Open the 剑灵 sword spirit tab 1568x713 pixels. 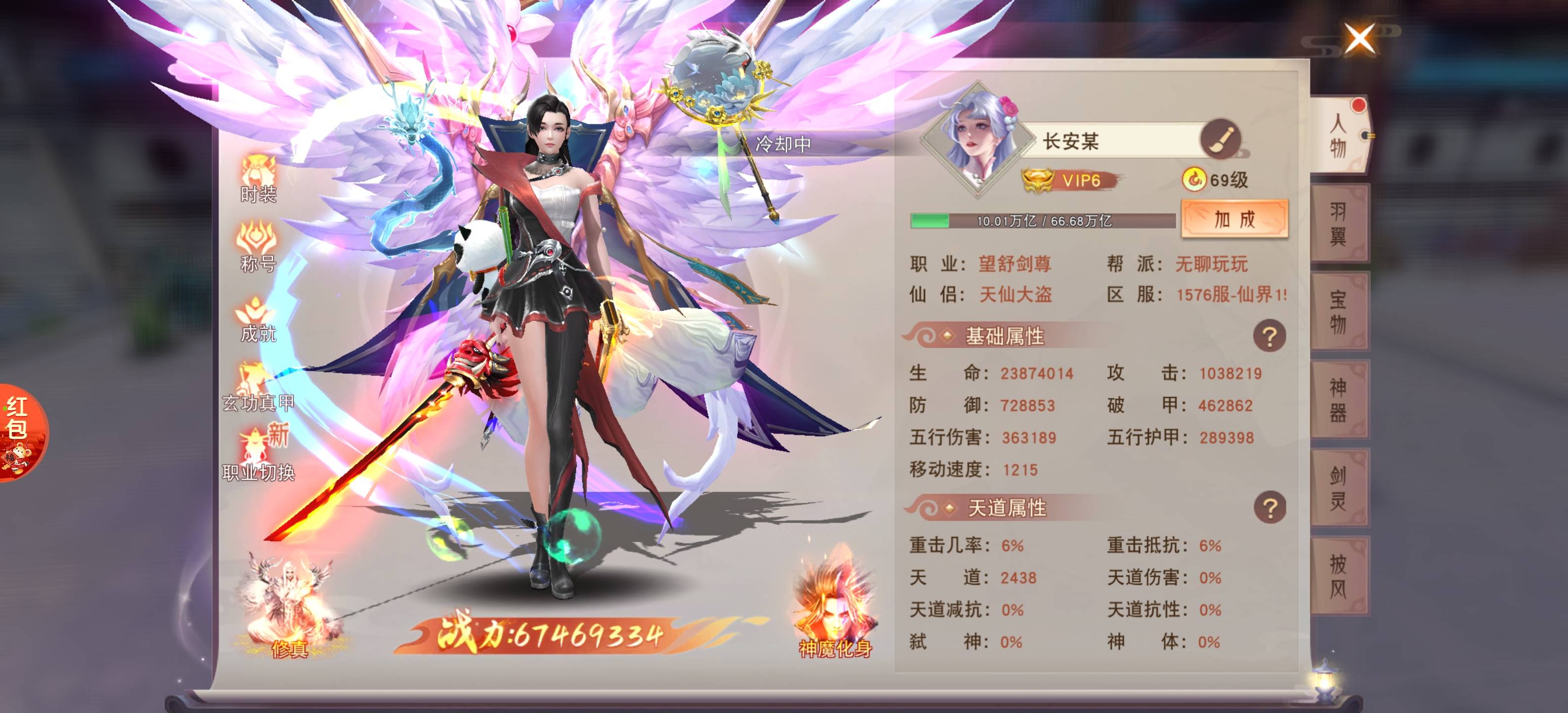pos(1338,488)
